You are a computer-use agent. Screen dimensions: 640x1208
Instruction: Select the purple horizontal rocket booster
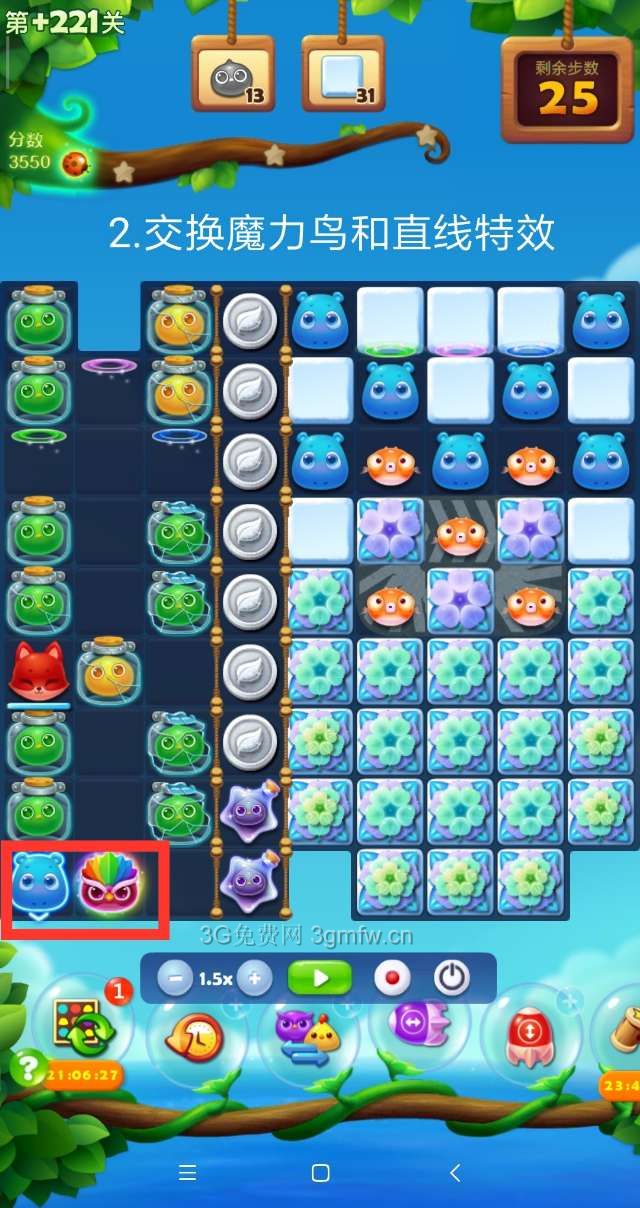tap(418, 1025)
